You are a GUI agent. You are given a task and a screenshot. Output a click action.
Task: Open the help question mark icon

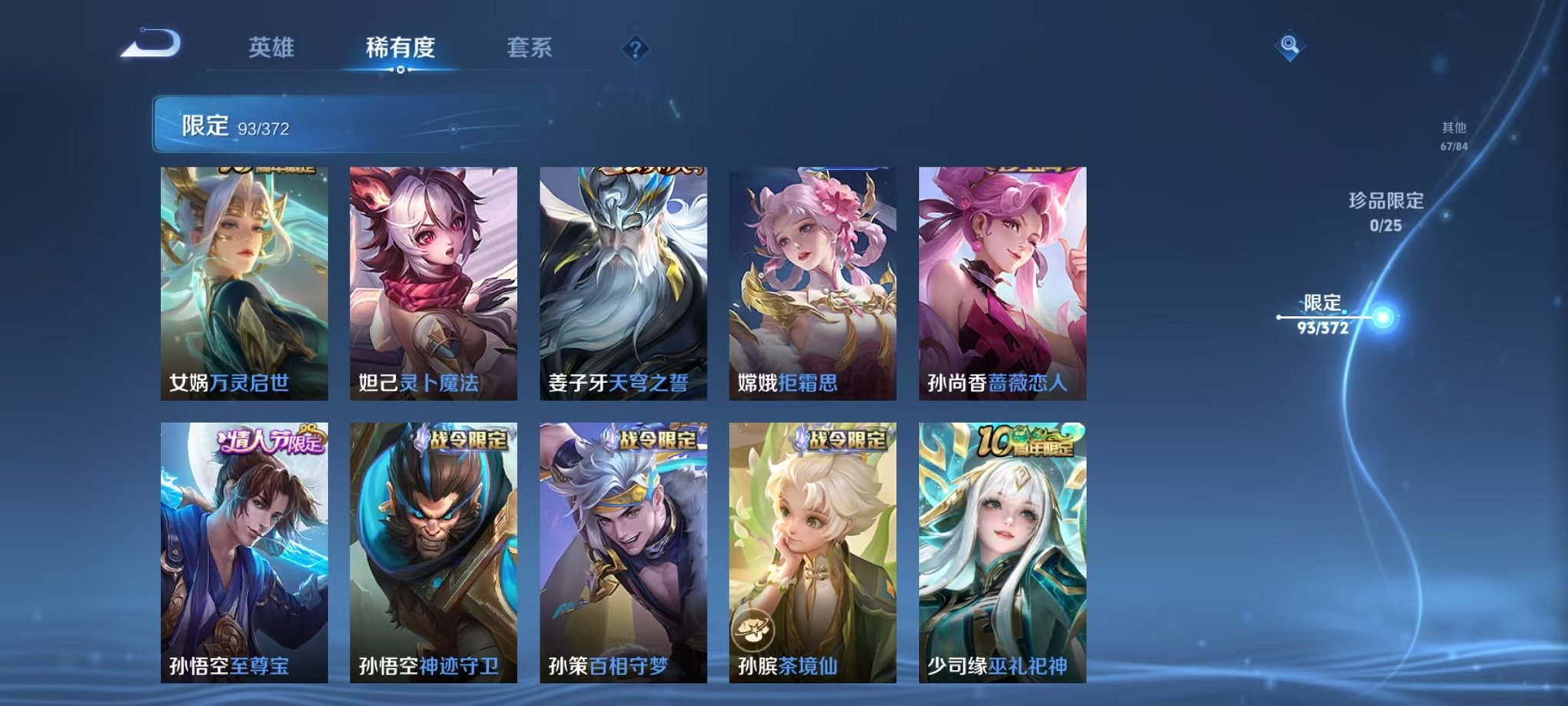coord(635,50)
